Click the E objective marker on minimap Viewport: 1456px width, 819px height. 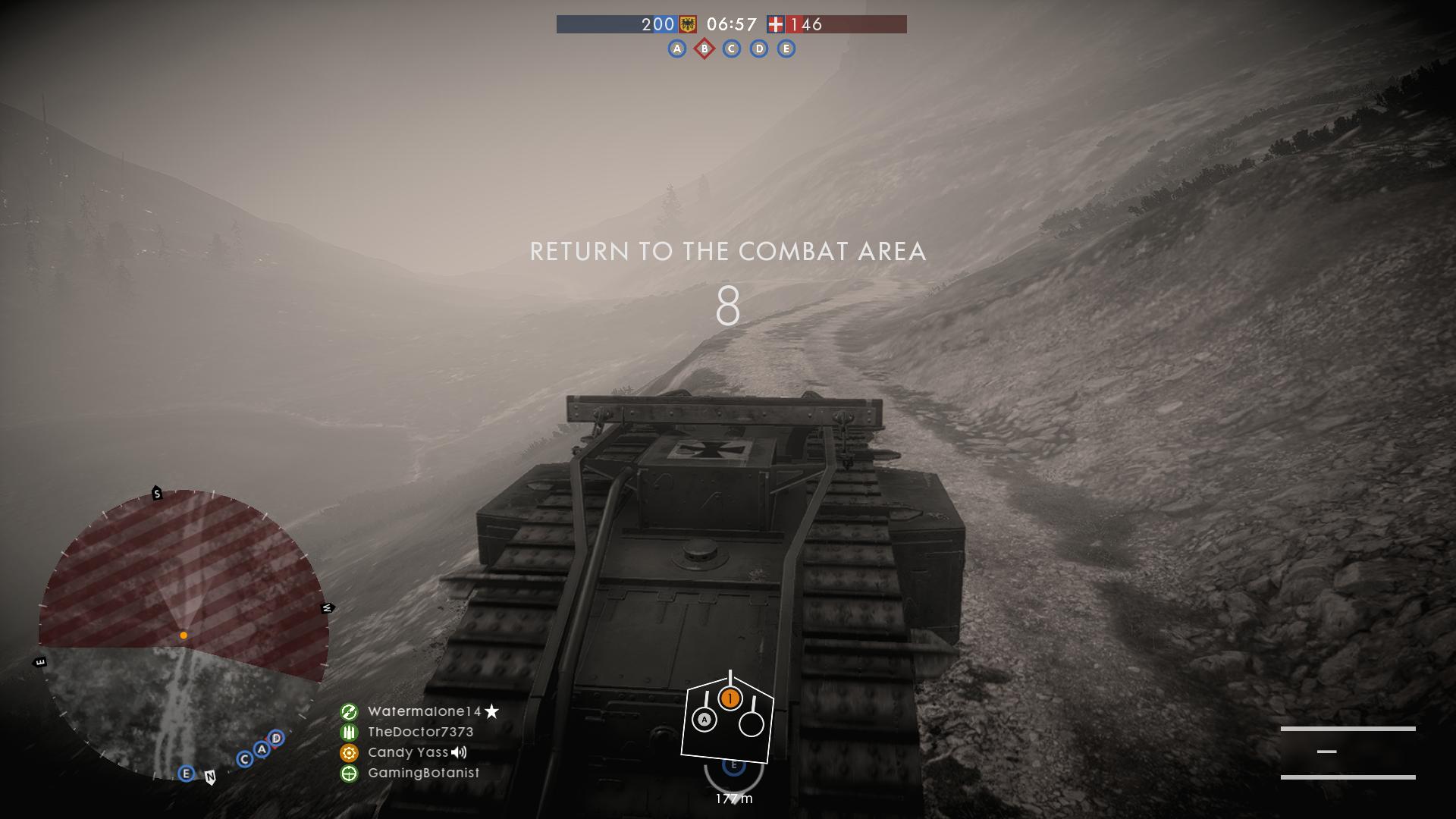(x=186, y=773)
